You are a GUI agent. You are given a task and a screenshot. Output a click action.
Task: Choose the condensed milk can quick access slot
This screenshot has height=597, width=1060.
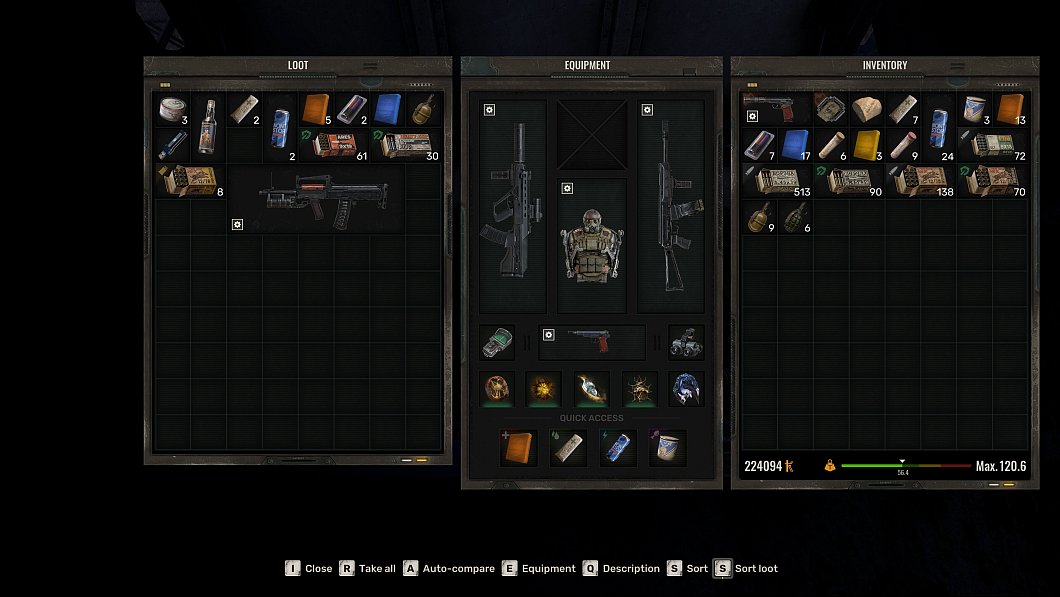point(666,448)
